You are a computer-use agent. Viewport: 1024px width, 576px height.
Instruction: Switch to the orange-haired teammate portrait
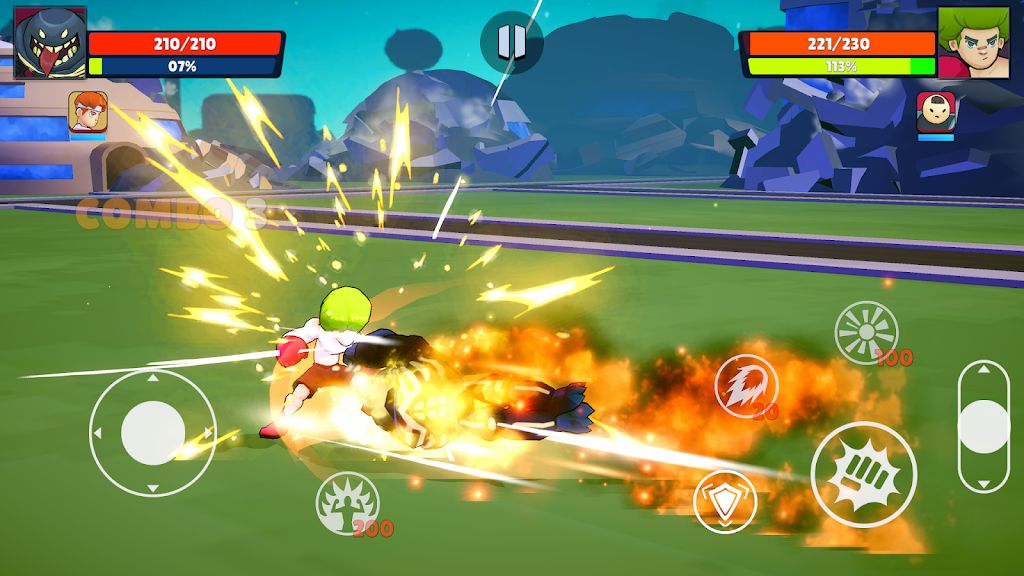(x=88, y=111)
